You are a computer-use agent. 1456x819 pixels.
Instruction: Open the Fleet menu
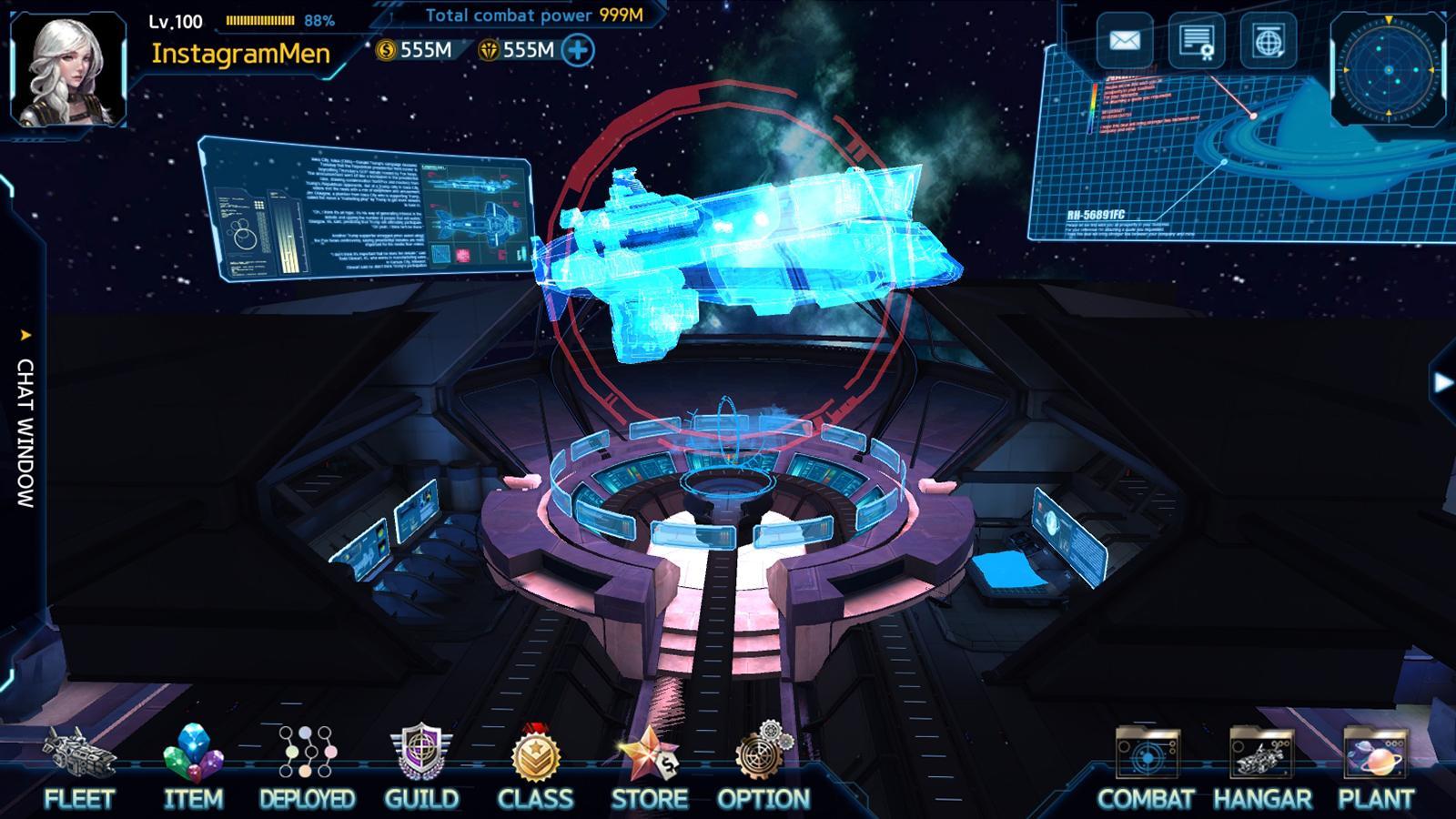tap(79, 767)
